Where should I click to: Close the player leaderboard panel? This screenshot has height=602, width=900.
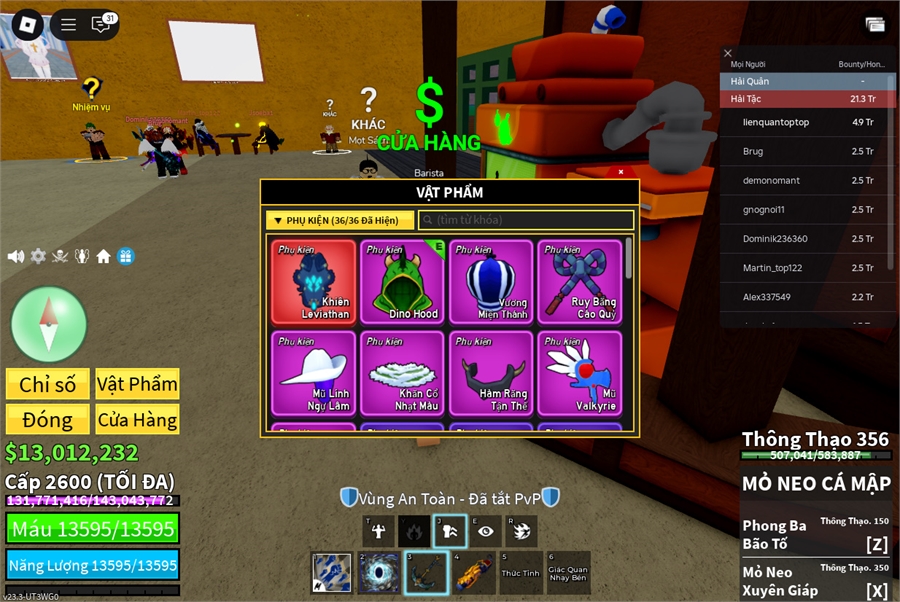coord(728,53)
